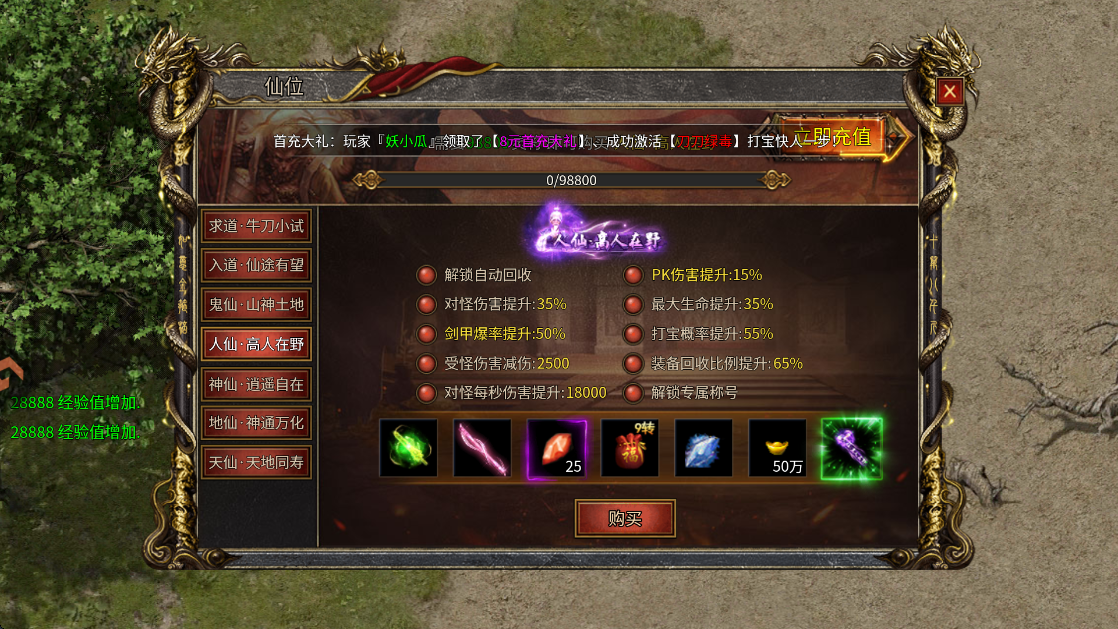Select the 入道·仙途有望 tab
The height and width of the screenshot is (629, 1118).
256,265
